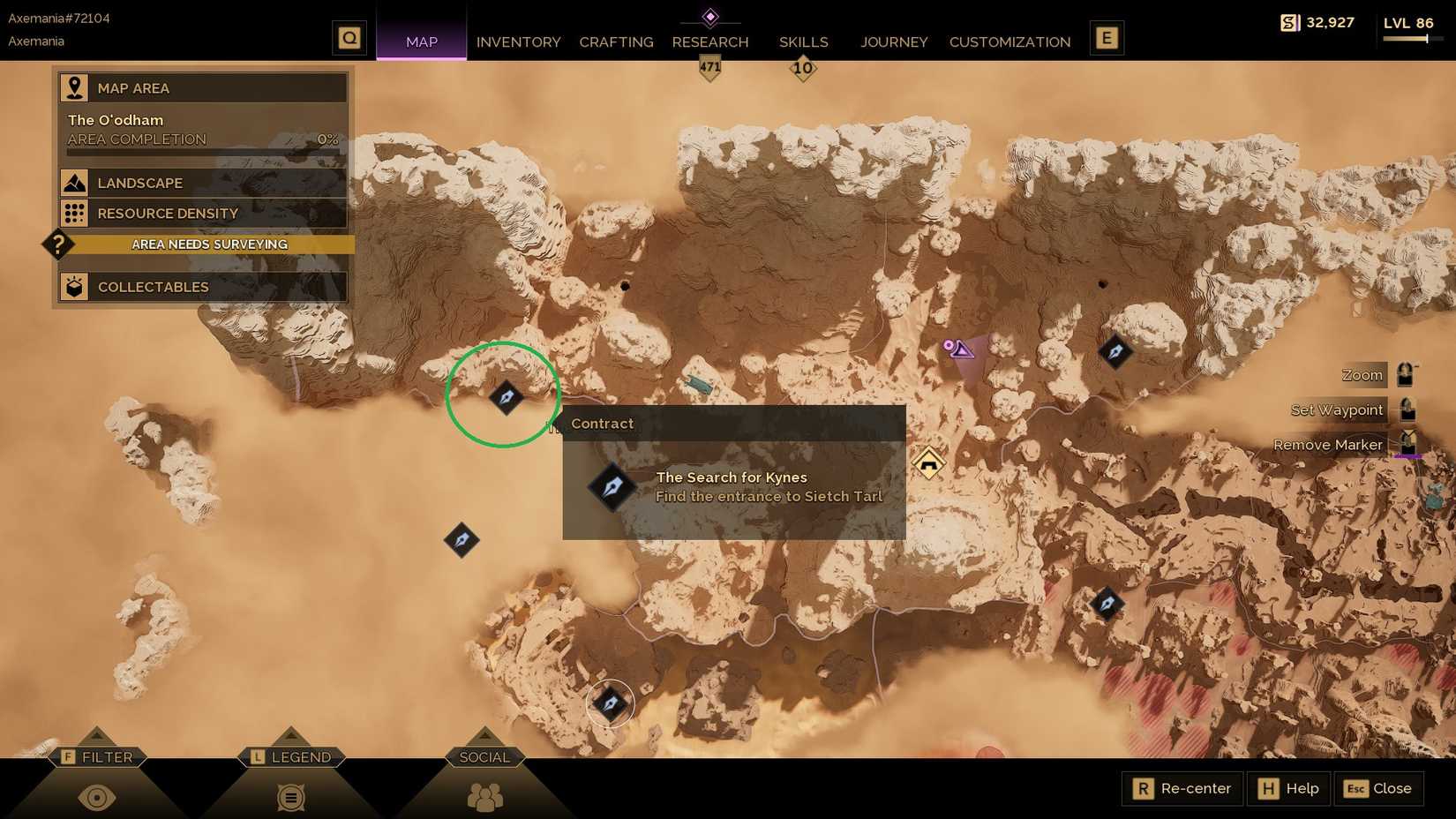Click the Area Completion progress bar
The height and width of the screenshot is (819, 1456).
tap(202, 150)
